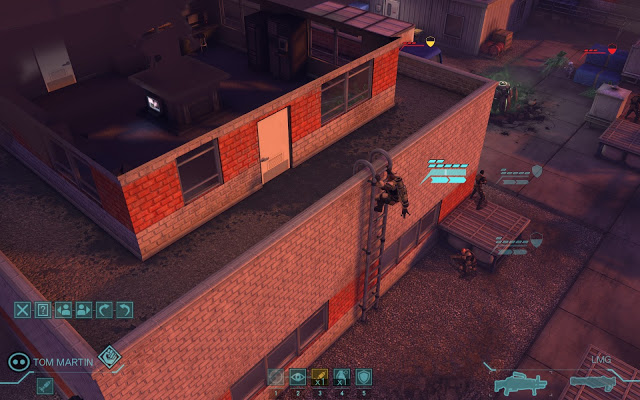Open the question mark info panel
This screenshot has height=400, width=640.
[x=43, y=310]
